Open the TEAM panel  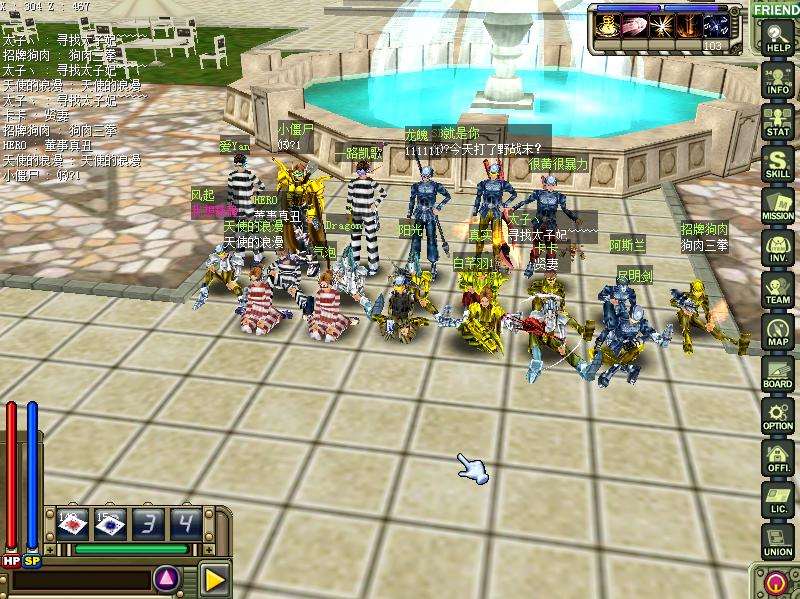[777, 289]
